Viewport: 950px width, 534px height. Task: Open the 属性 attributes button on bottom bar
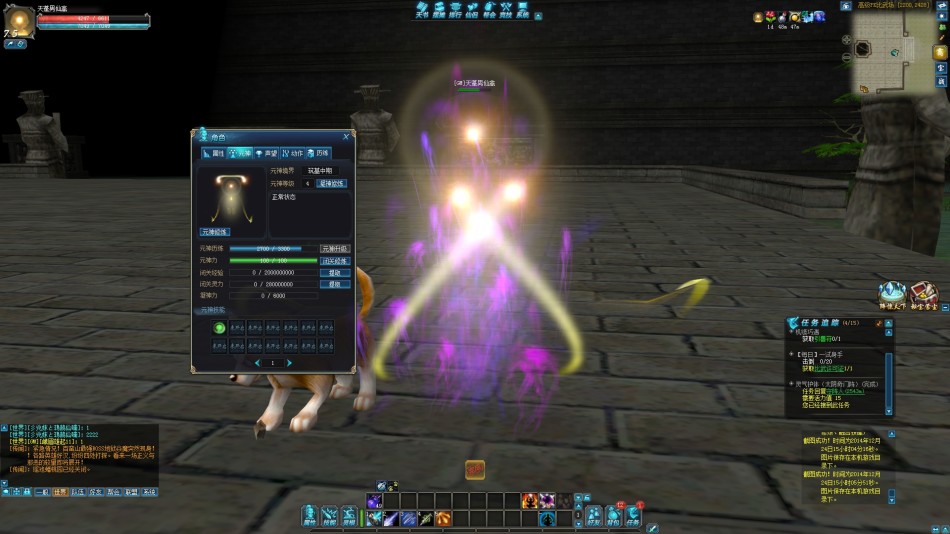click(x=310, y=516)
